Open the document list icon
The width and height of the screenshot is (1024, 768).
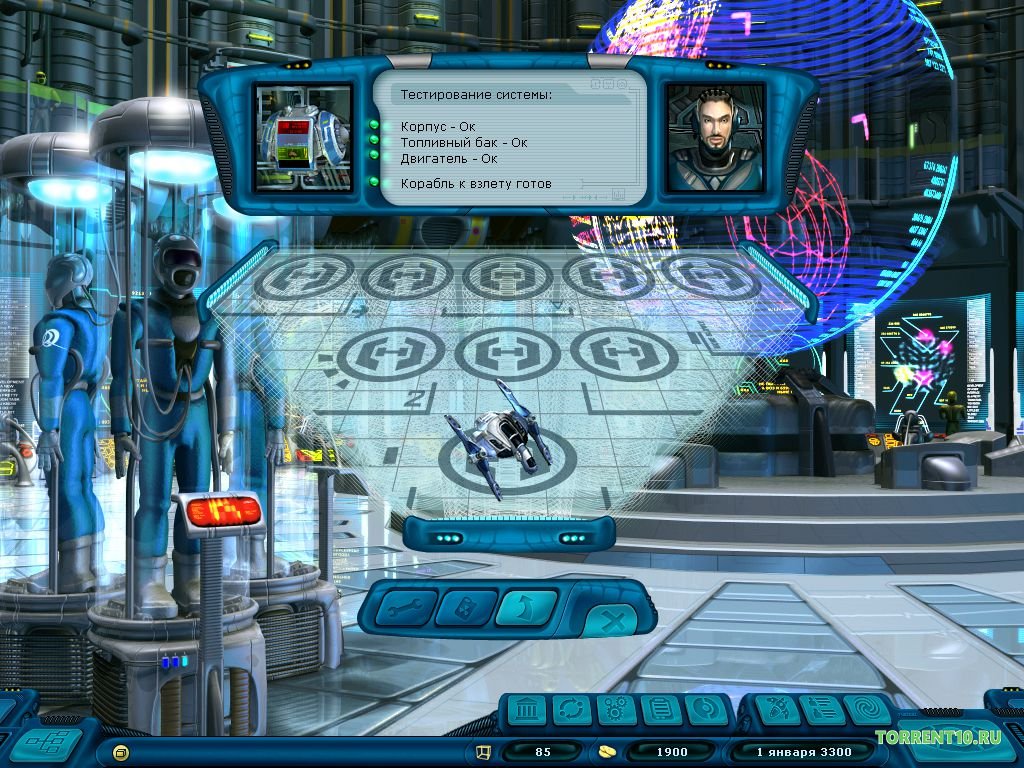pos(658,711)
